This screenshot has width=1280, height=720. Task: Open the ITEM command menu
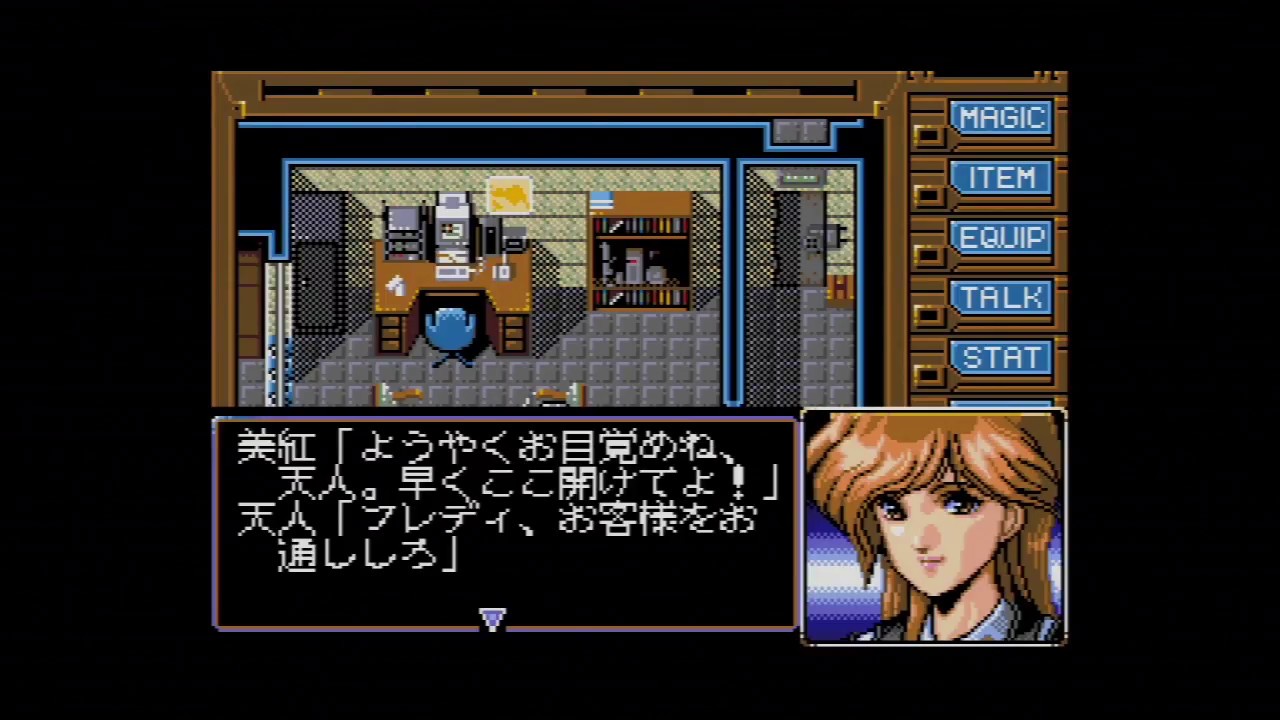1001,178
